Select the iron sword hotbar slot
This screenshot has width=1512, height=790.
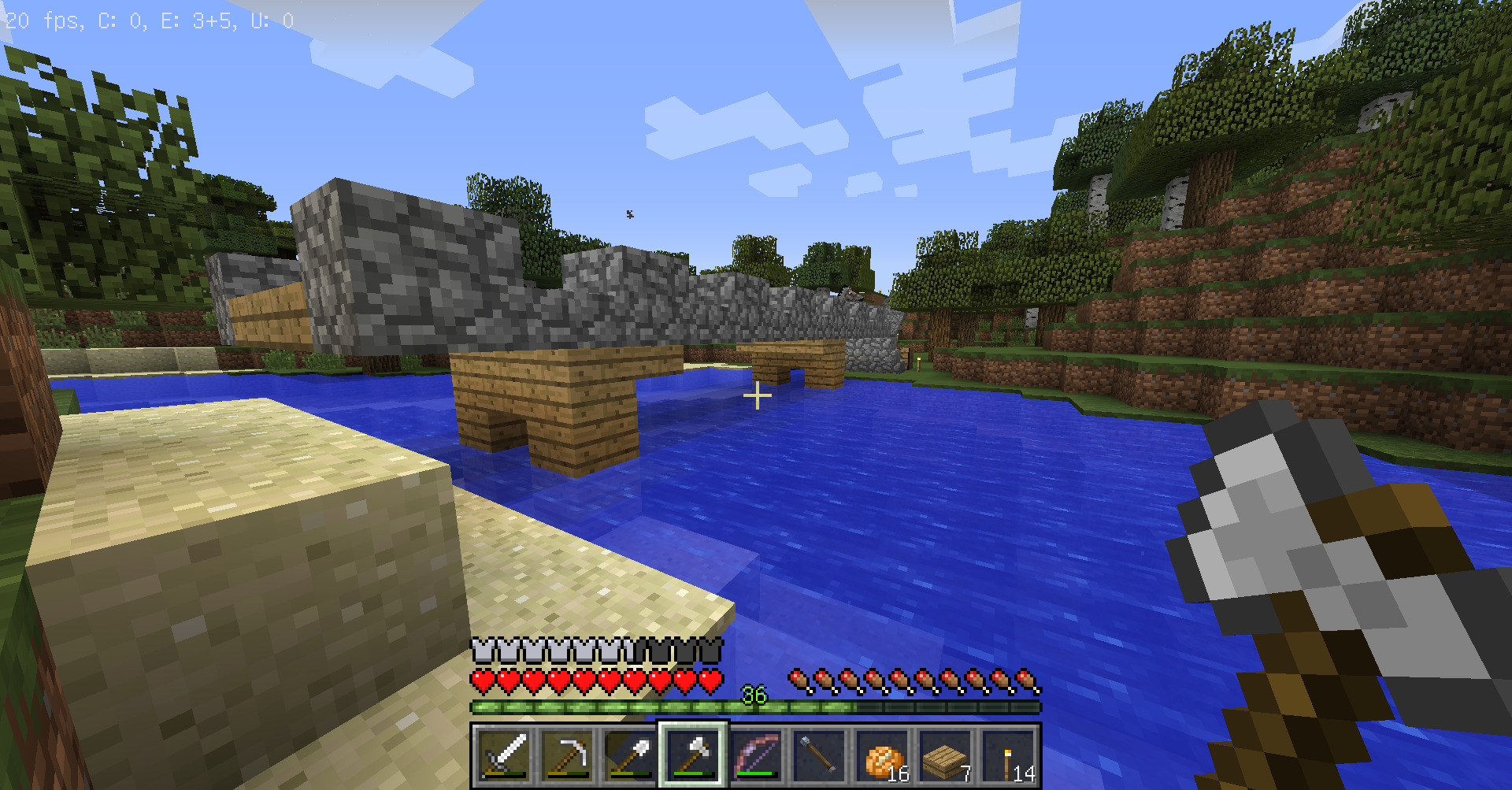[504, 756]
